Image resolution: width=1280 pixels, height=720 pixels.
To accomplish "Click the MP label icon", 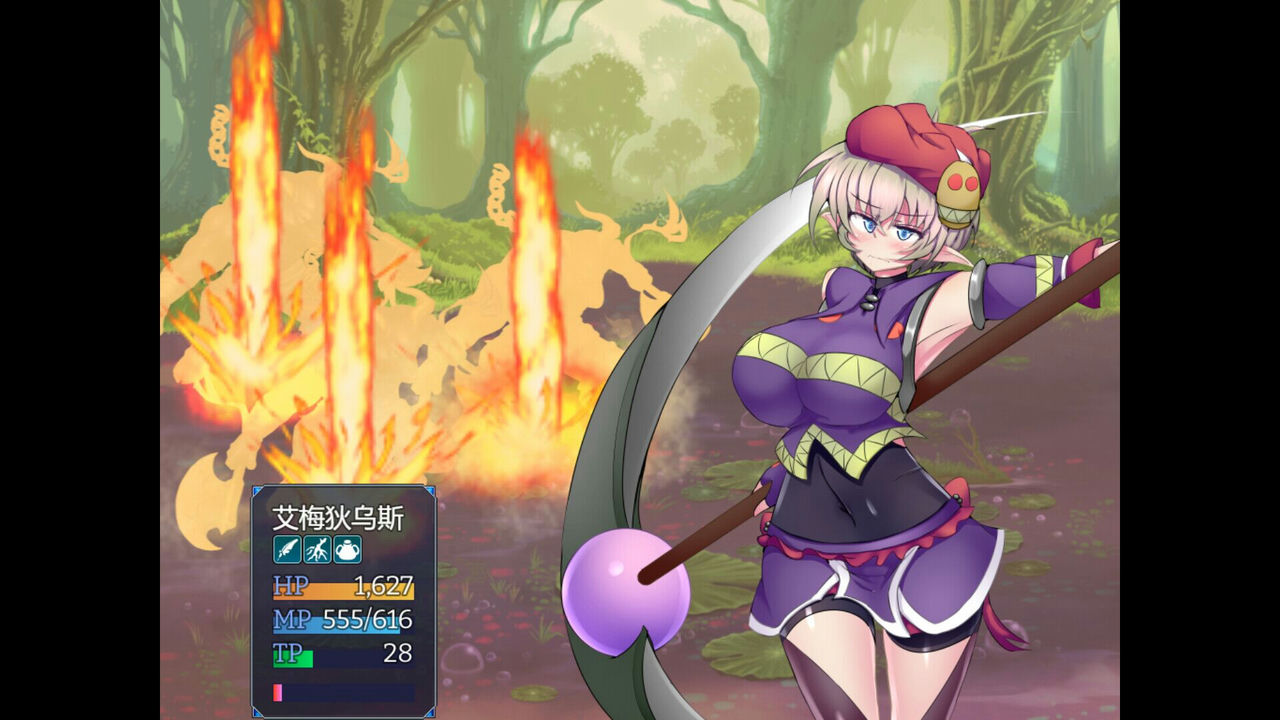I will [x=290, y=620].
